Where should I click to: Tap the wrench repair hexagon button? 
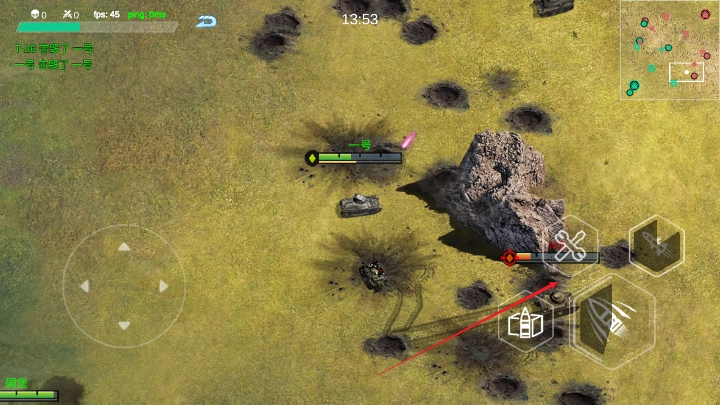pos(570,244)
